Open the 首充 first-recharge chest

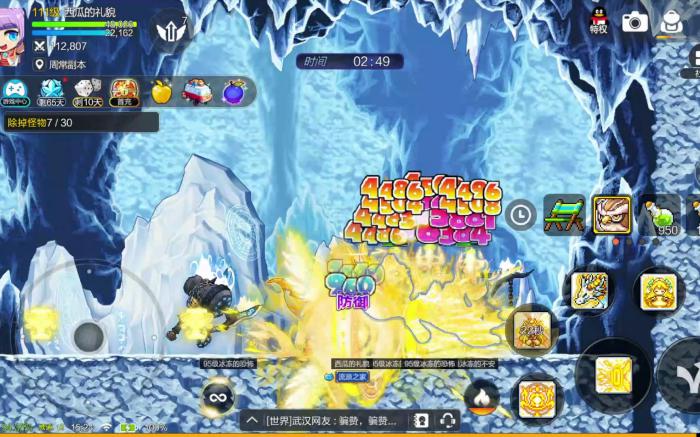point(125,92)
